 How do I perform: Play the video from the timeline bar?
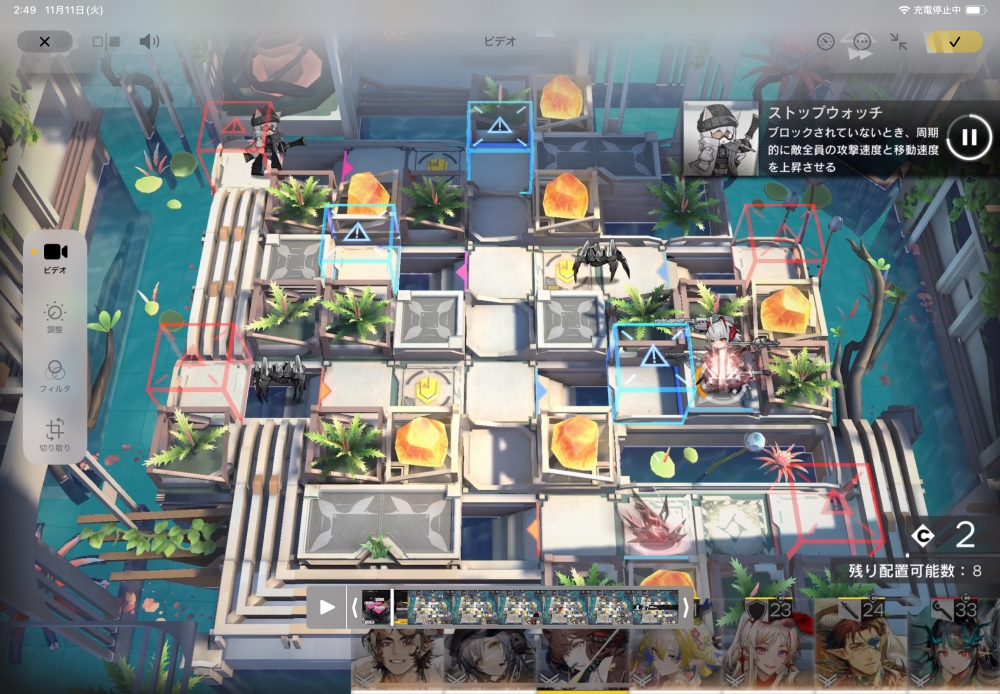coord(327,607)
